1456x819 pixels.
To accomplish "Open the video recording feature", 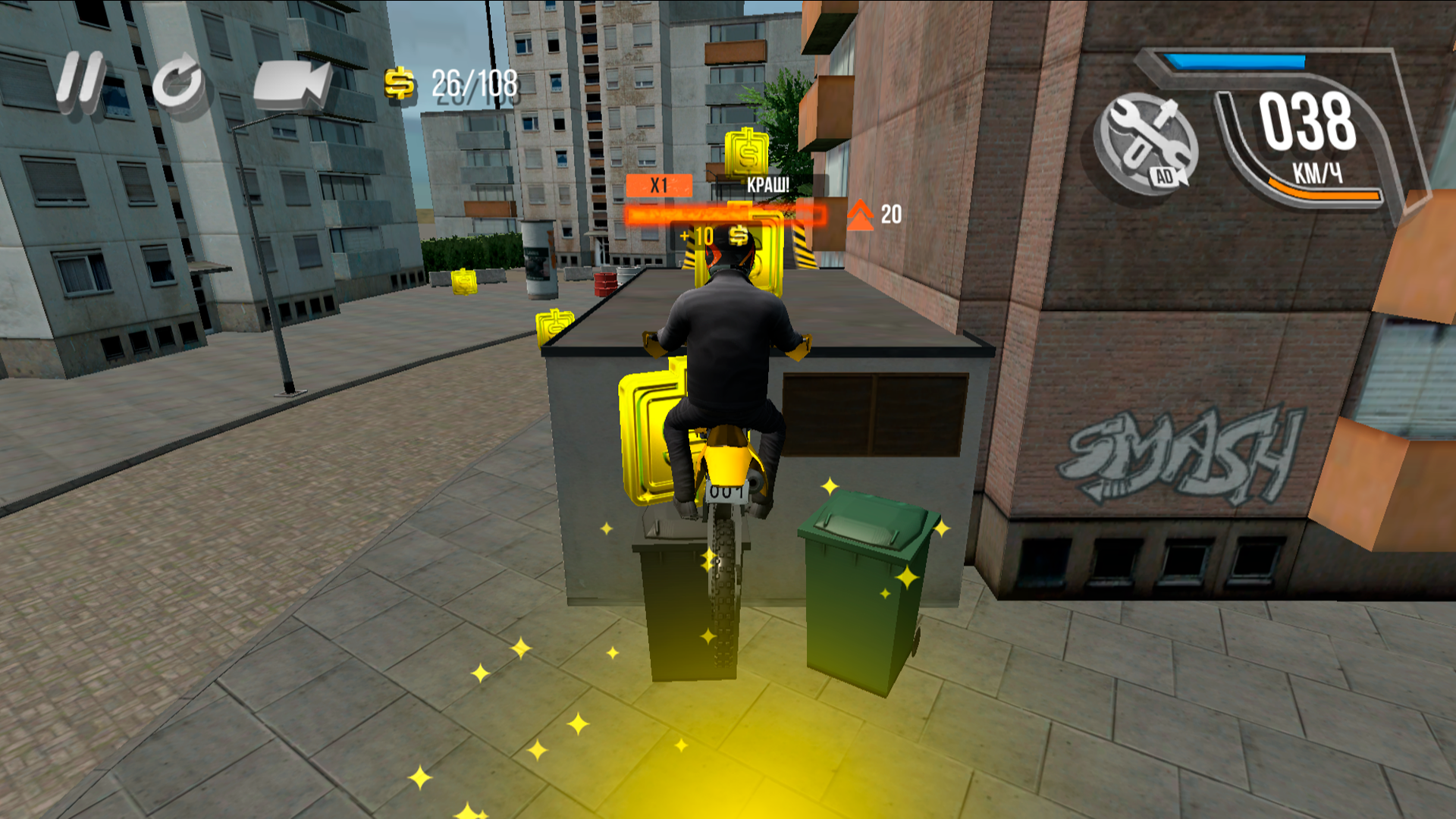I will point(290,83).
